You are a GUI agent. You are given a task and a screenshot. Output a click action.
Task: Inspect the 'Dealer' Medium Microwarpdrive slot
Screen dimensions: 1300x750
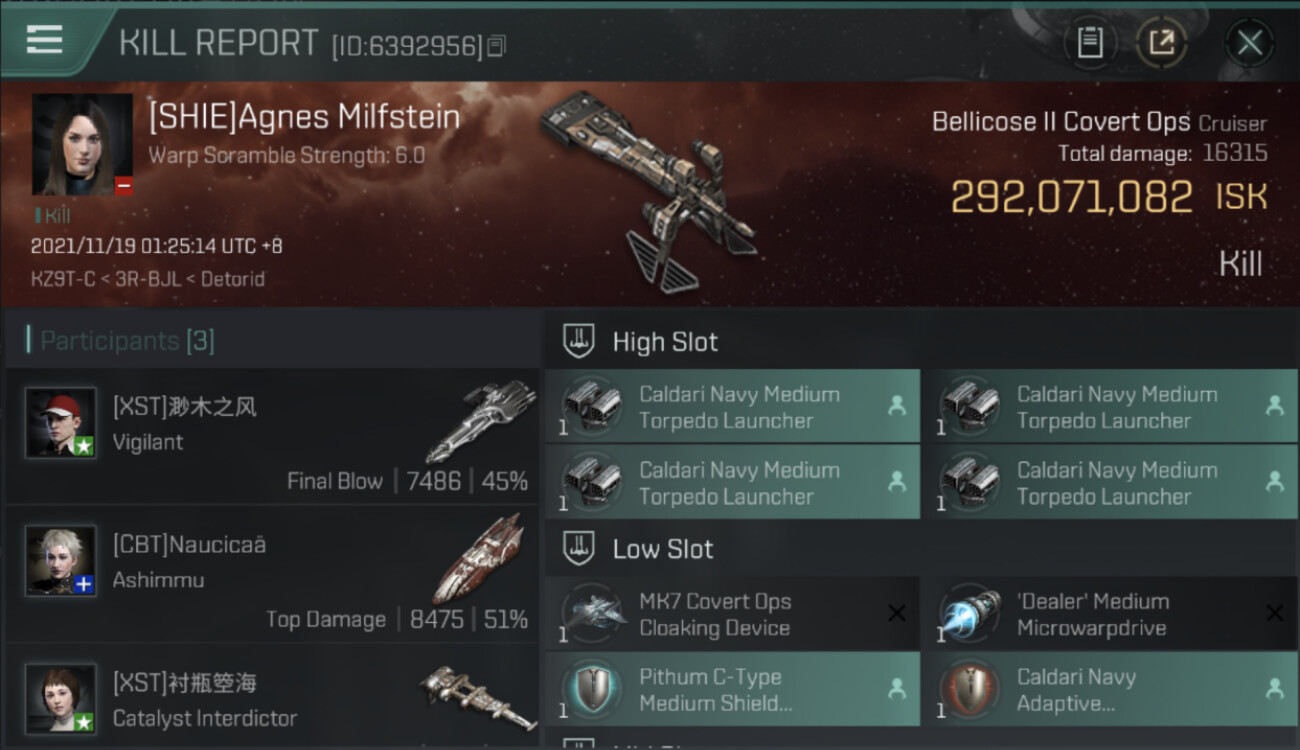1108,614
